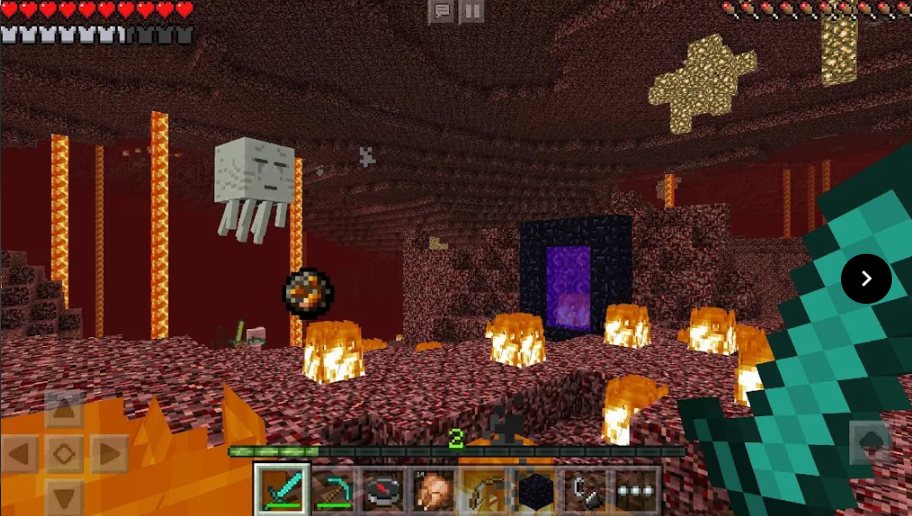Select the bow hotbar slot
The width and height of the screenshot is (912, 516).
[x=485, y=490]
